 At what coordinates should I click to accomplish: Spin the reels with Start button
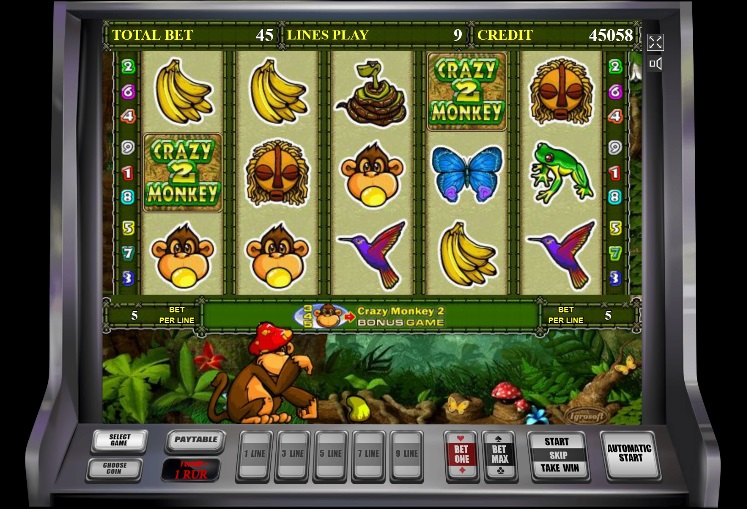[557, 455]
